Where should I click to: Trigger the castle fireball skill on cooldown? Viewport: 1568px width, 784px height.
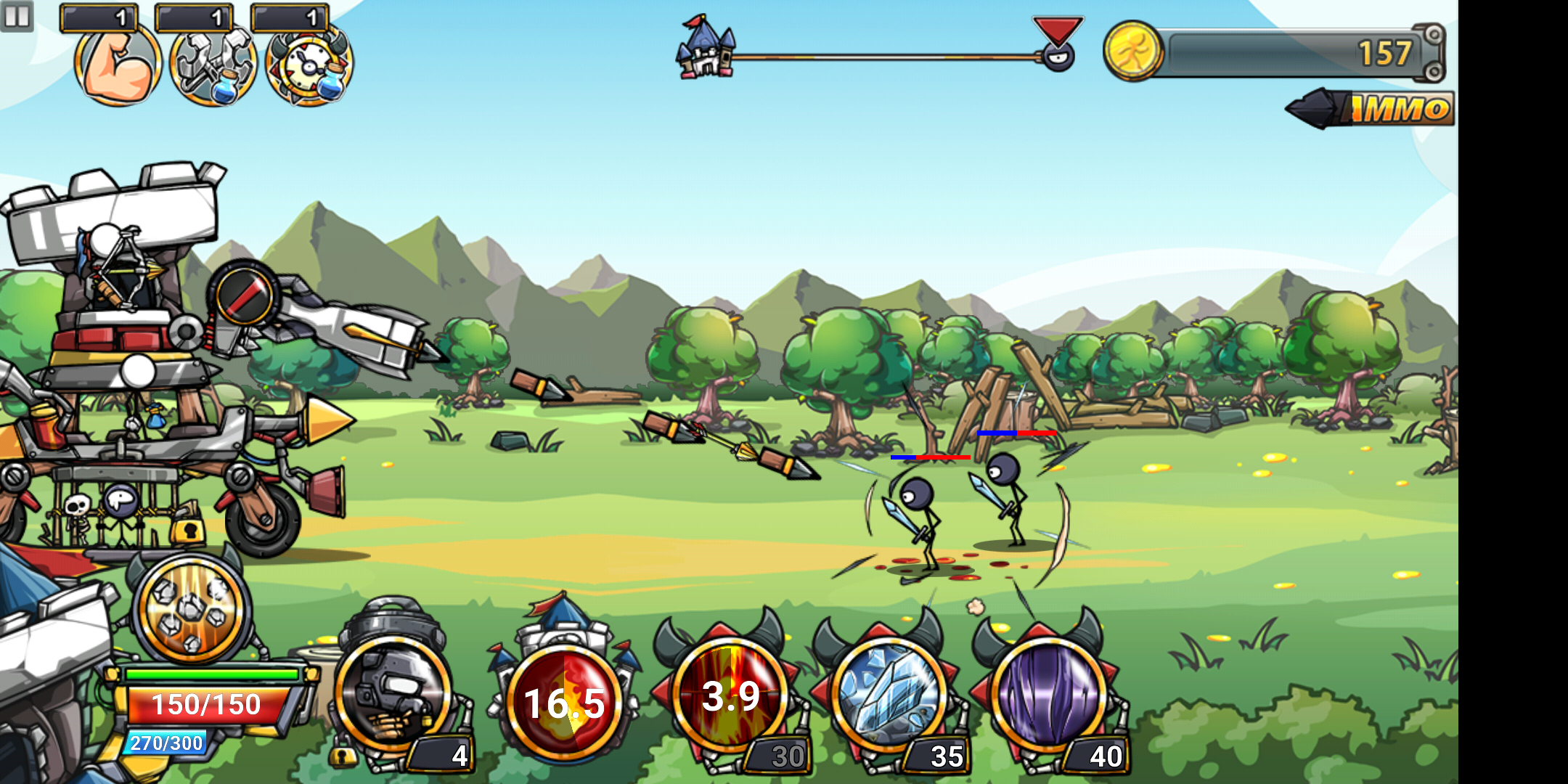pos(564,701)
